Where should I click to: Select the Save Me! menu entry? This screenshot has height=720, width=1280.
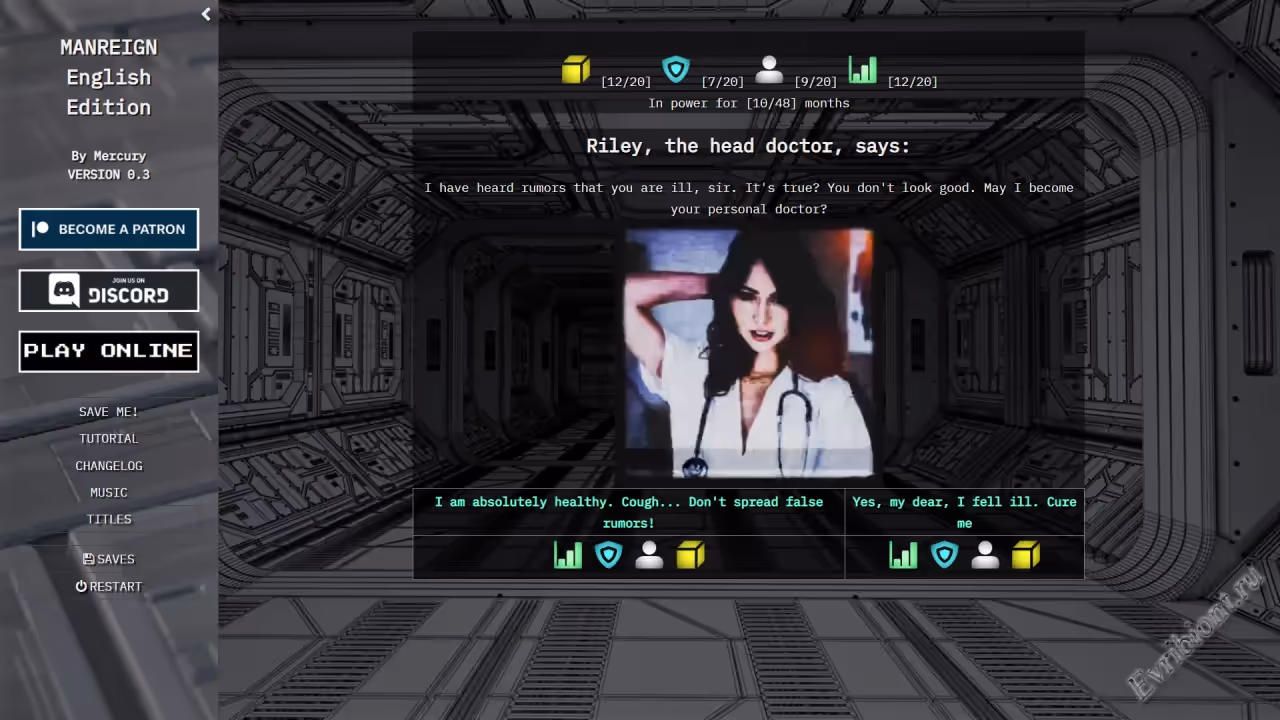point(109,412)
